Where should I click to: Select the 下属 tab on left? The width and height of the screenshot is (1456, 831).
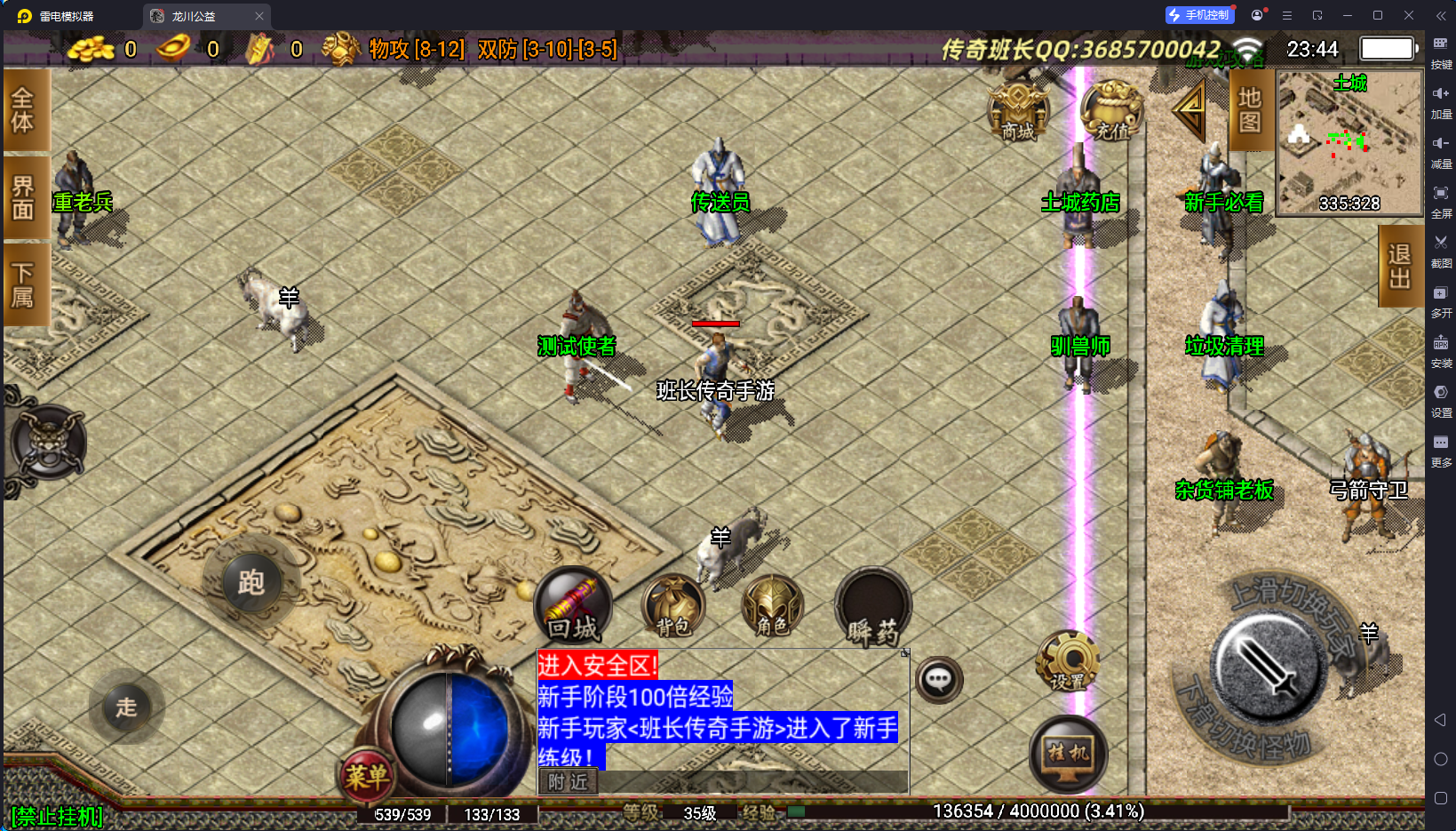[x=24, y=284]
